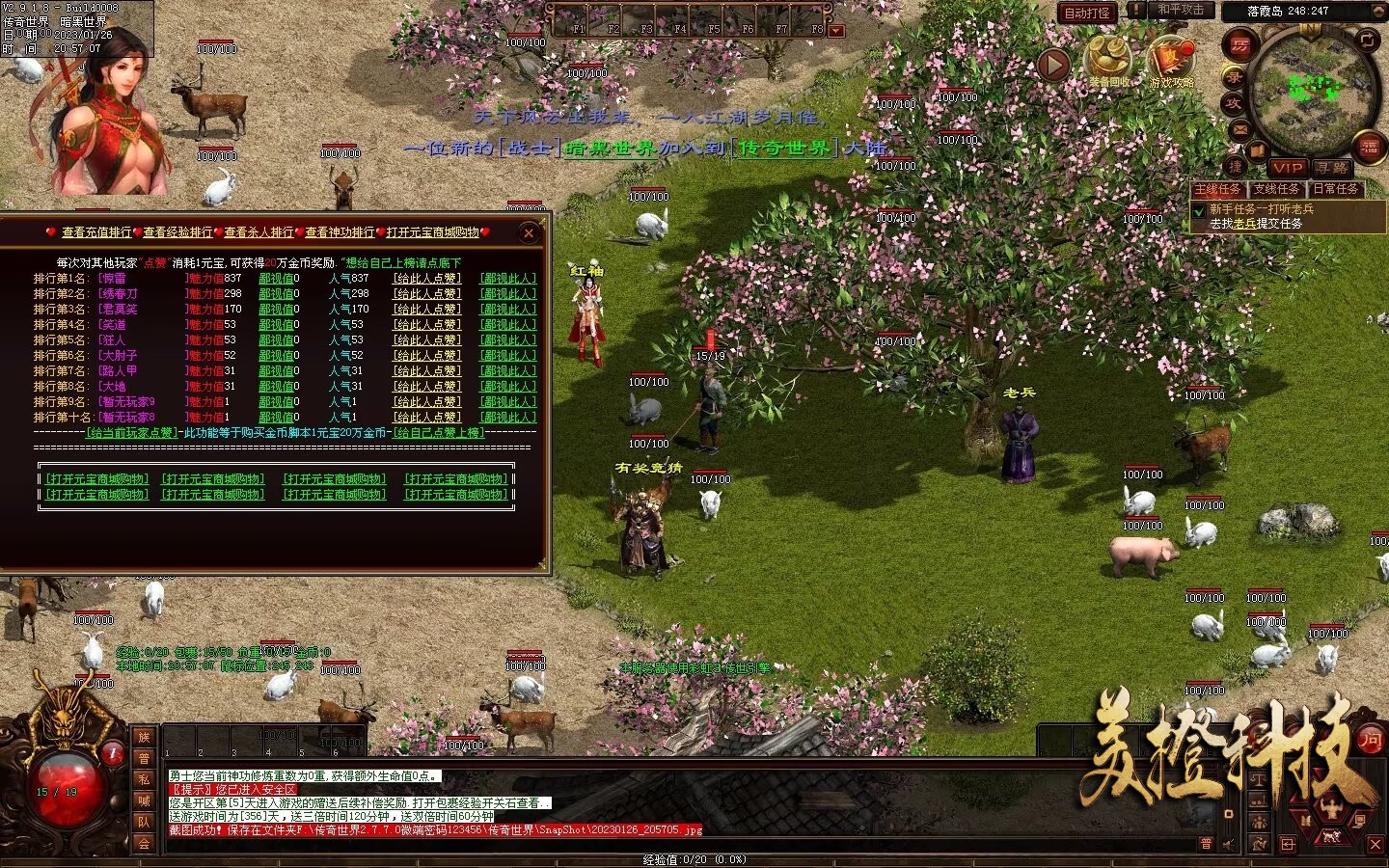
Task: Open the 装备回收 equipment recycle icon
Action: click(1109, 62)
